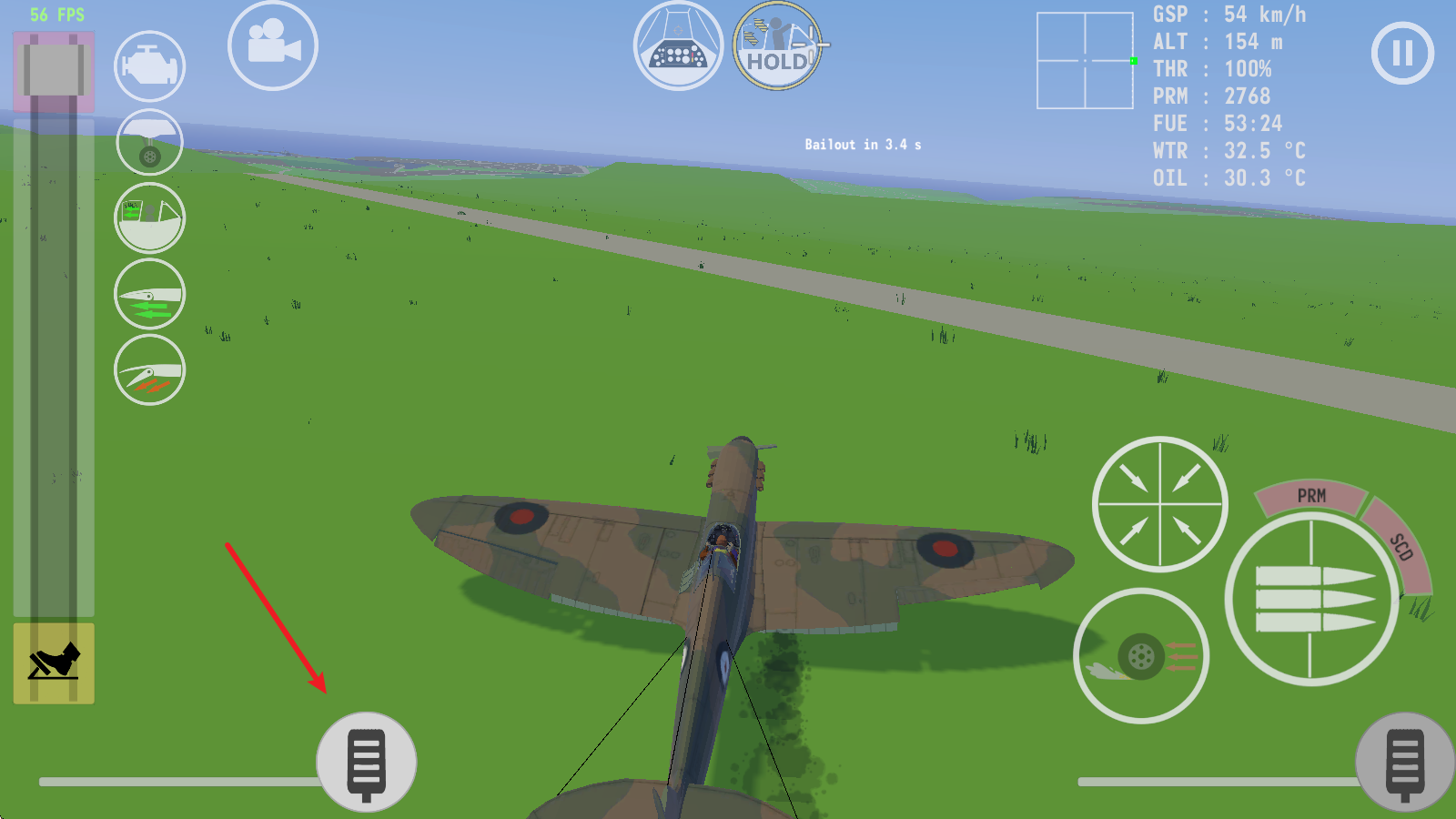Extend the flaps using the green-arrows icon
The height and width of the screenshot is (819, 1456).
[x=148, y=293]
